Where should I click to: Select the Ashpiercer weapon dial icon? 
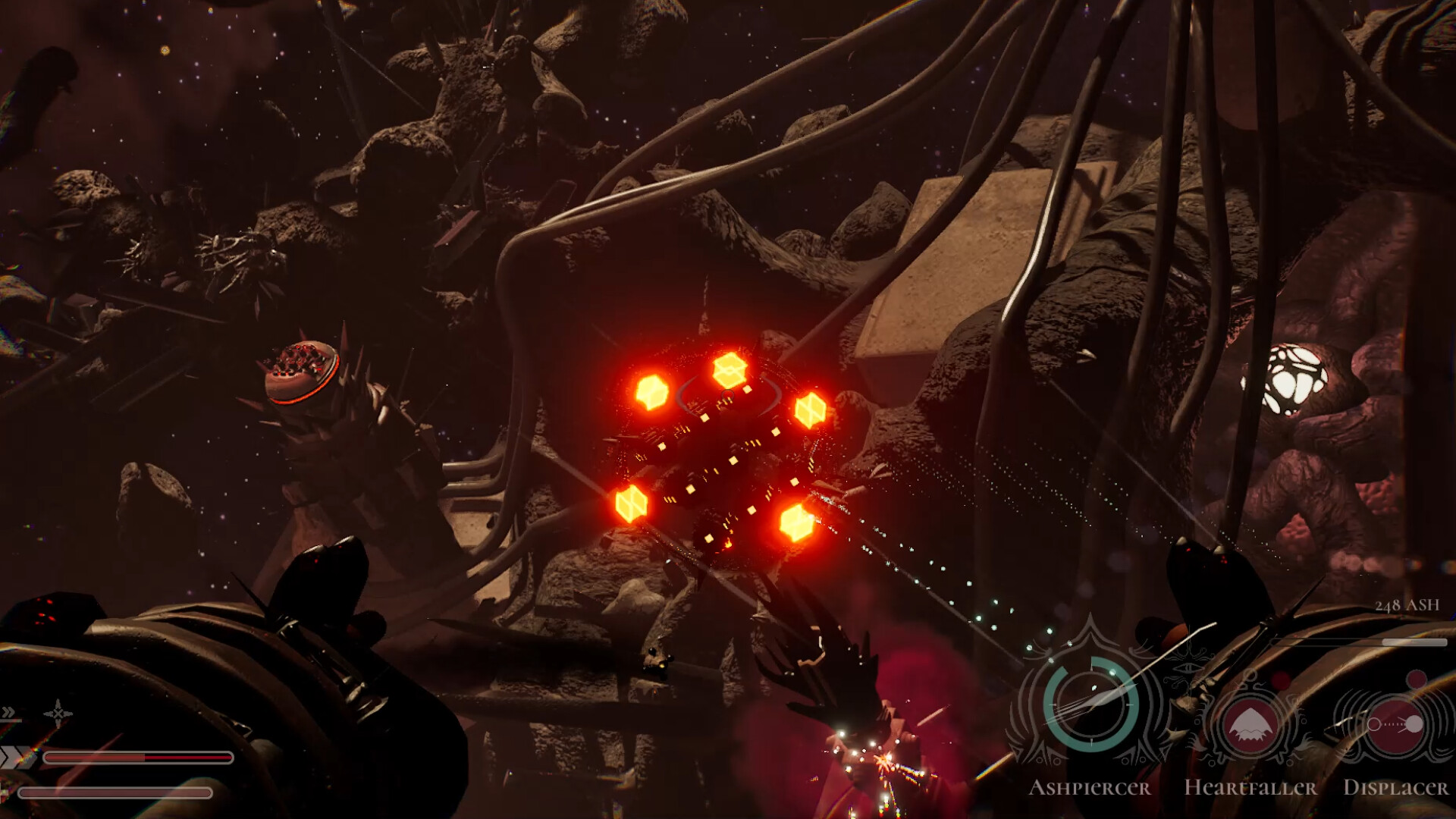click(1091, 705)
